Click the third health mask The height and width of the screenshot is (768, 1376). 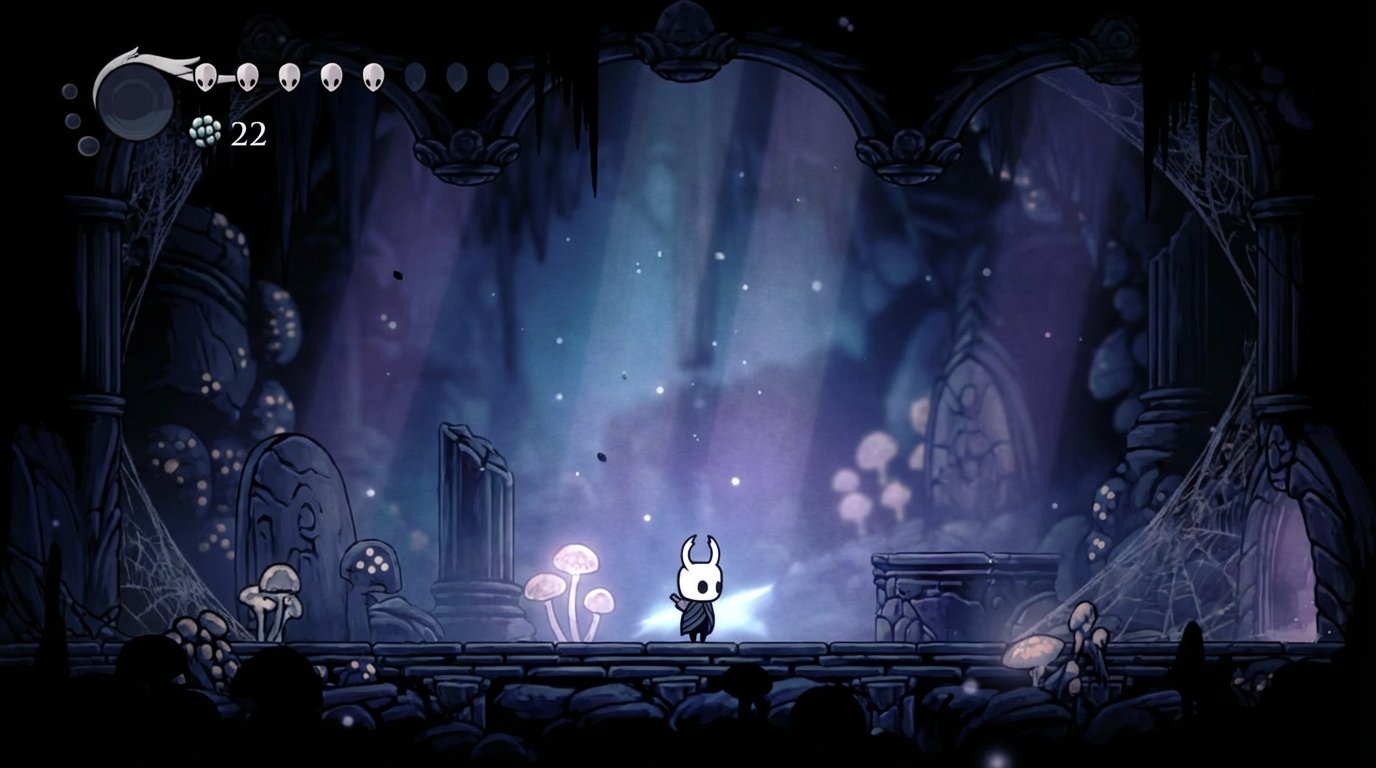tap(288, 76)
